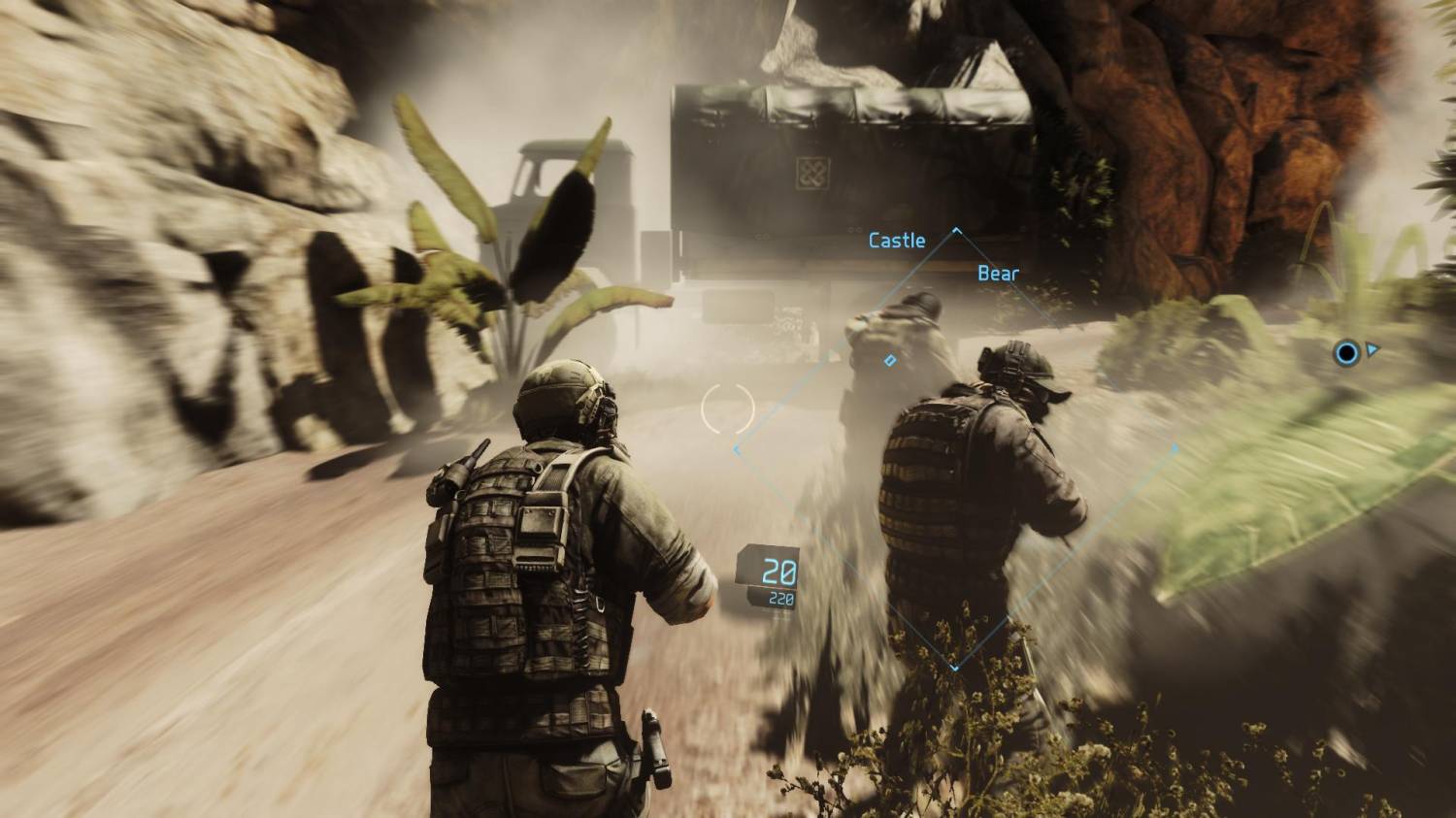The width and height of the screenshot is (1456, 818).
Task: Expand the Castle squad member info
Action: tap(897, 240)
